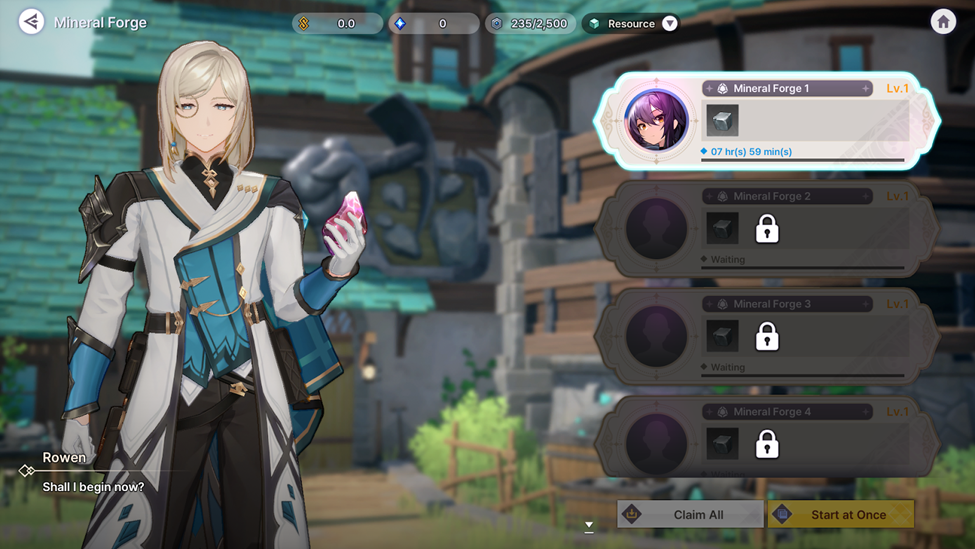Expand the list with the down arrow

[589, 525]
